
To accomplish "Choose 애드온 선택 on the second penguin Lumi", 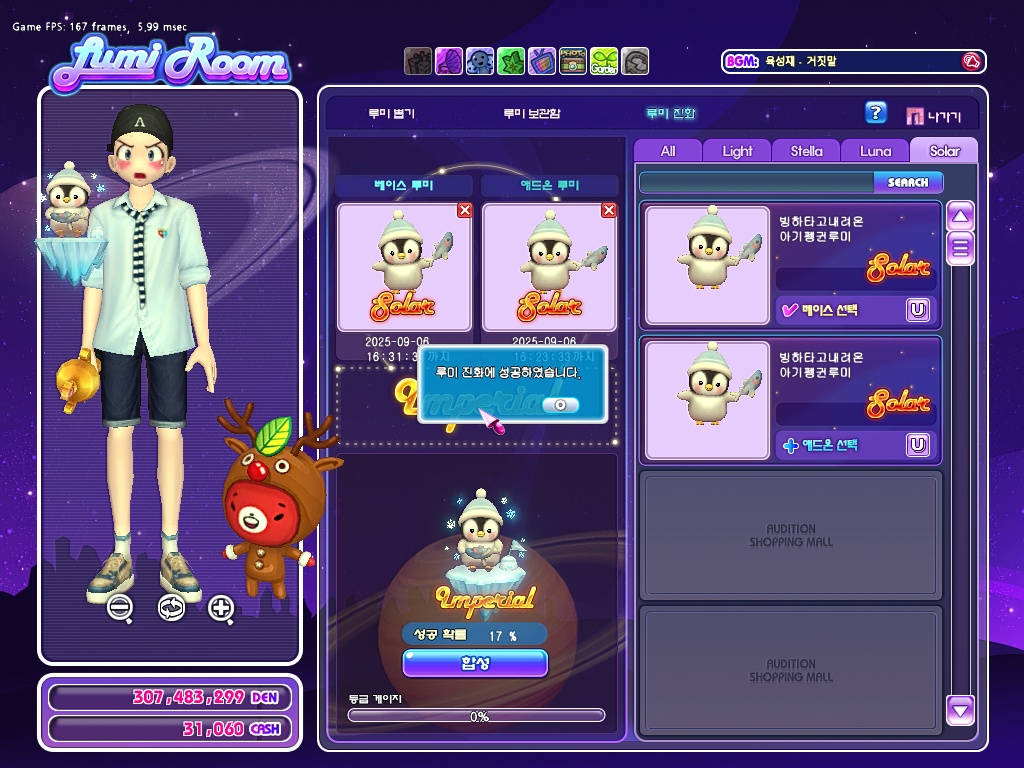I will pos(828,445).
